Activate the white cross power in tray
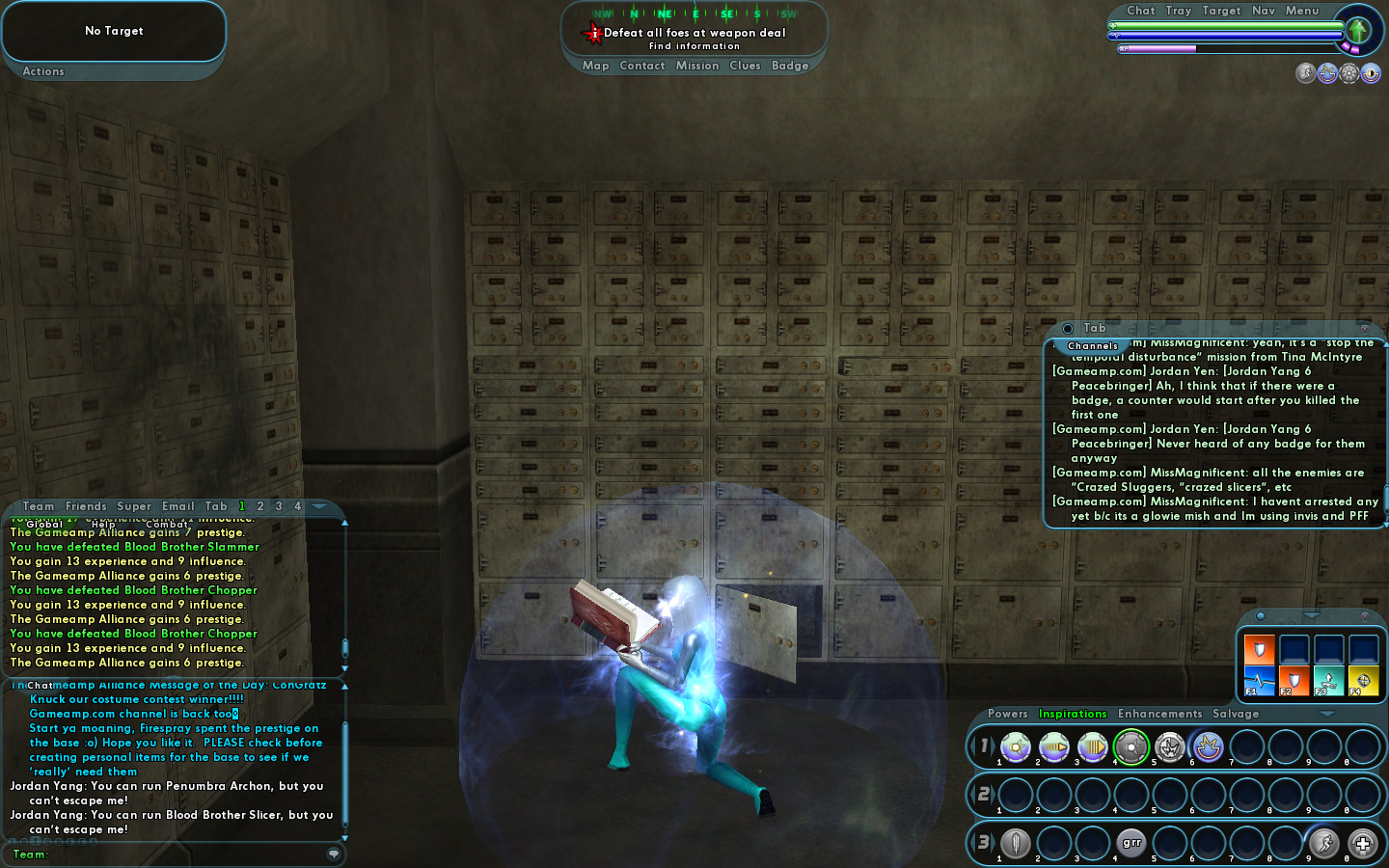The image size is (1389, 868). 1362,844
